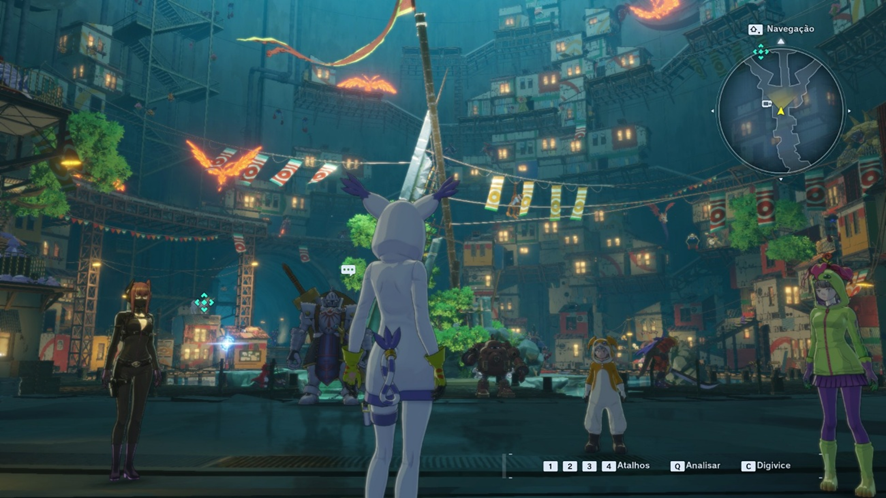Open the circular minimap

coord(780,111)
